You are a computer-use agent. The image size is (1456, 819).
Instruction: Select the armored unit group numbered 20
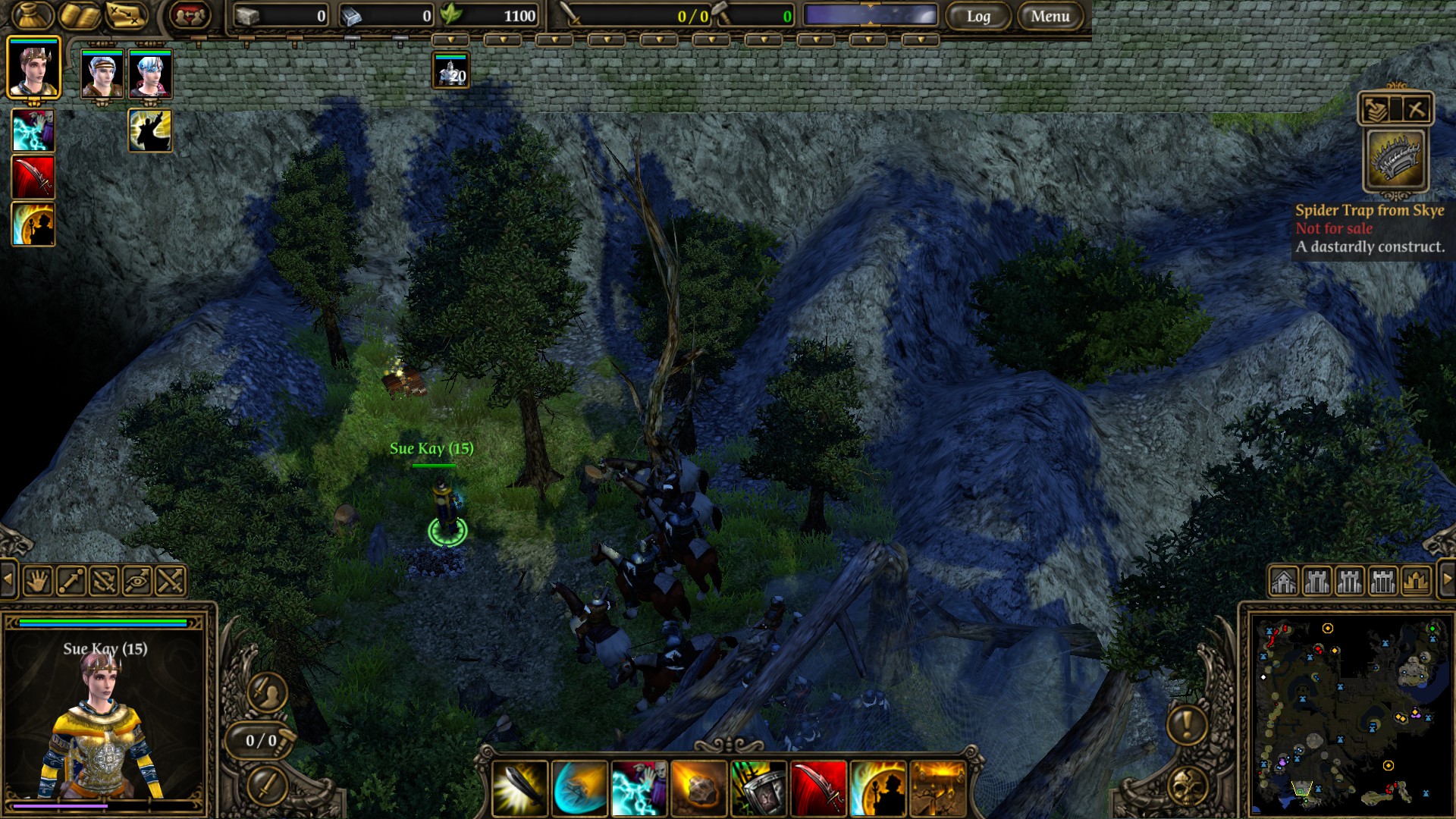(x=451, y=71)
